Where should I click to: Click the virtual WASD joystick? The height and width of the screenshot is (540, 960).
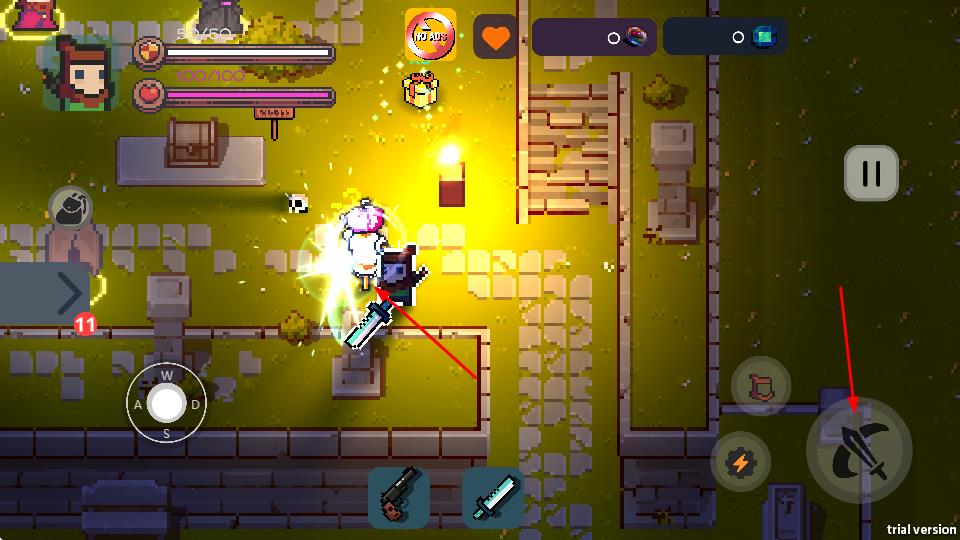click(x=166, y=404)
